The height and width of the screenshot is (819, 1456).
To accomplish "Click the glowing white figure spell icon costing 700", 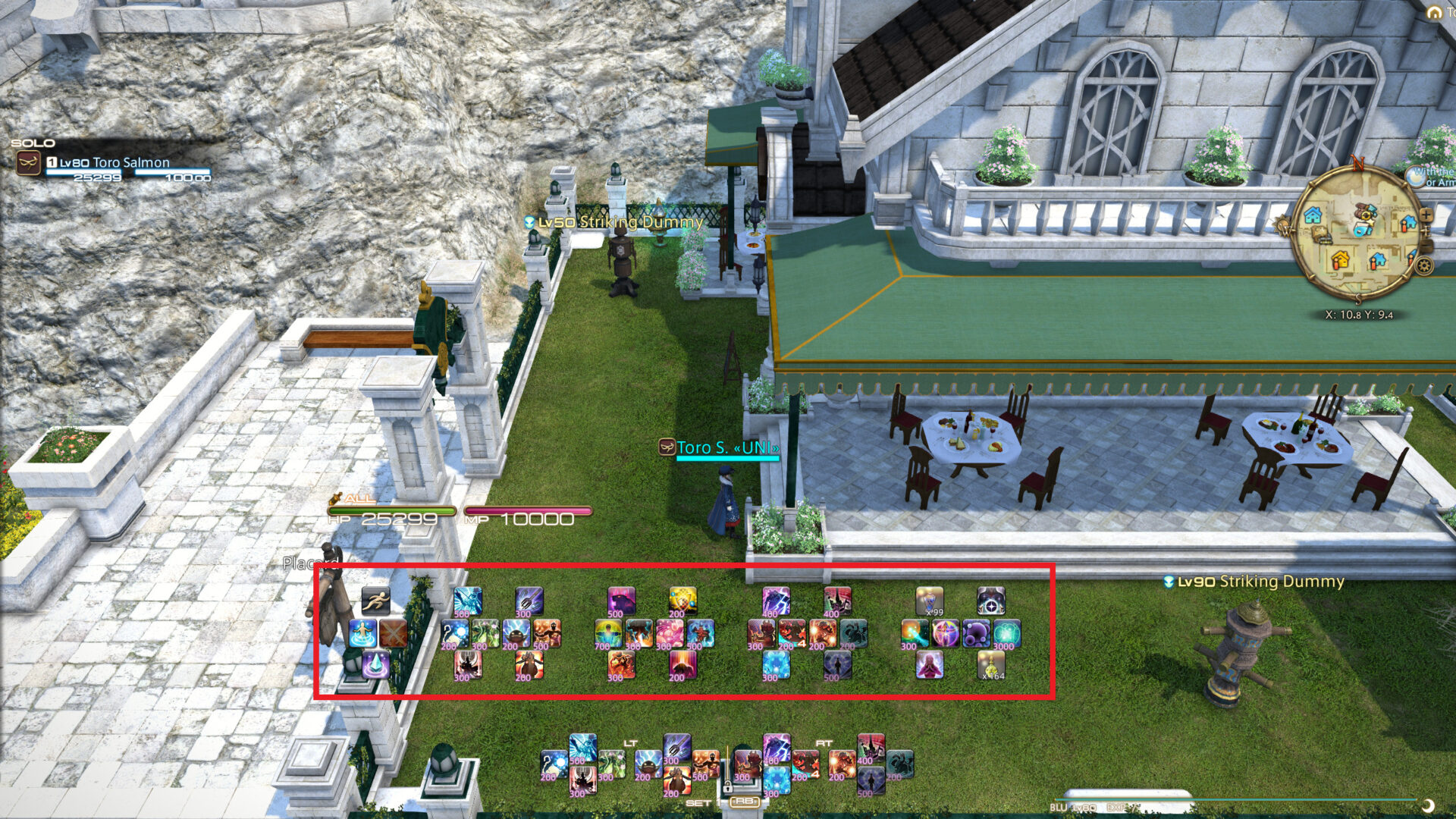I will coord(610,632).
